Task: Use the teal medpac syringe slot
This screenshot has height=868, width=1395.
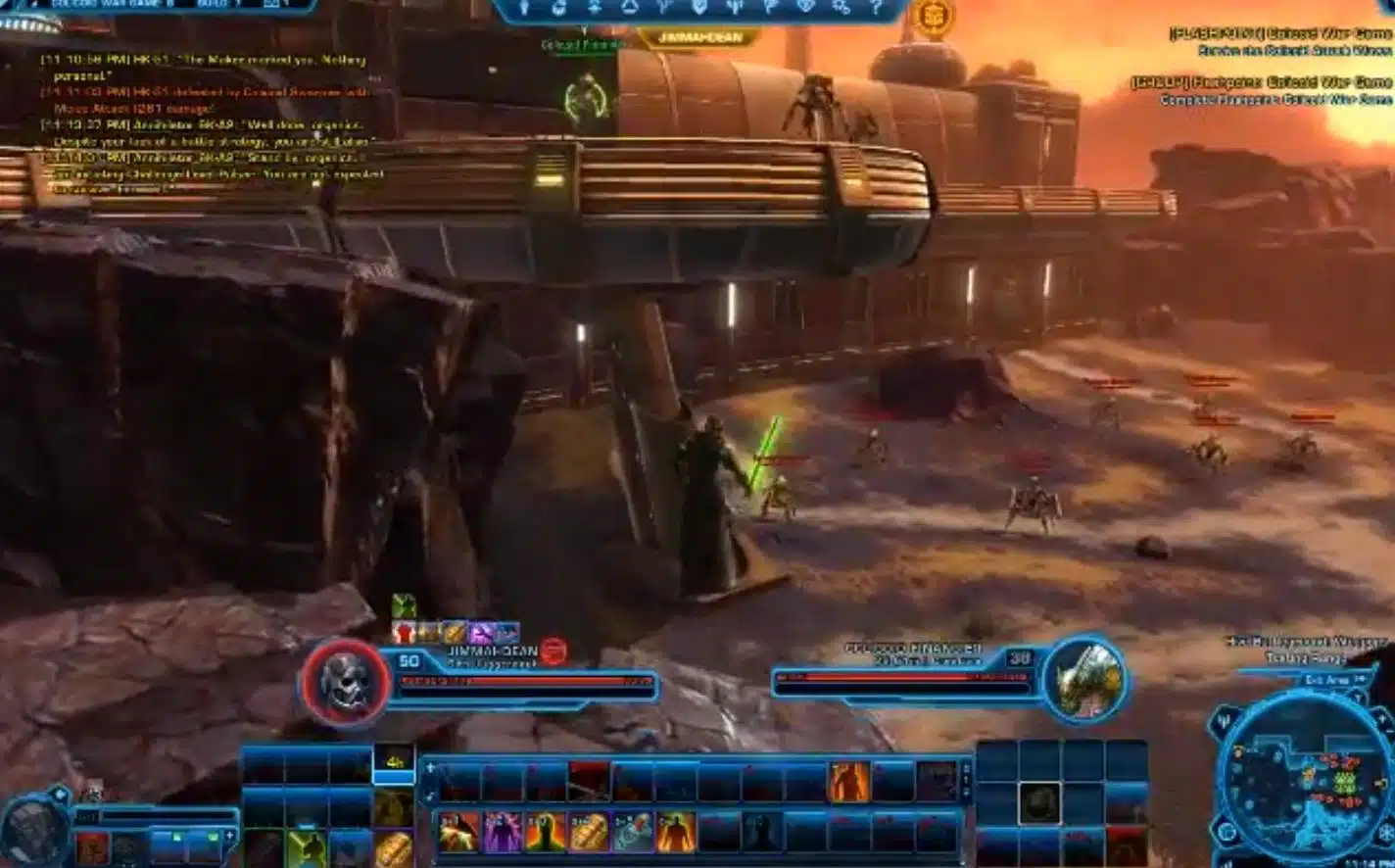Action: pos(632,833)
